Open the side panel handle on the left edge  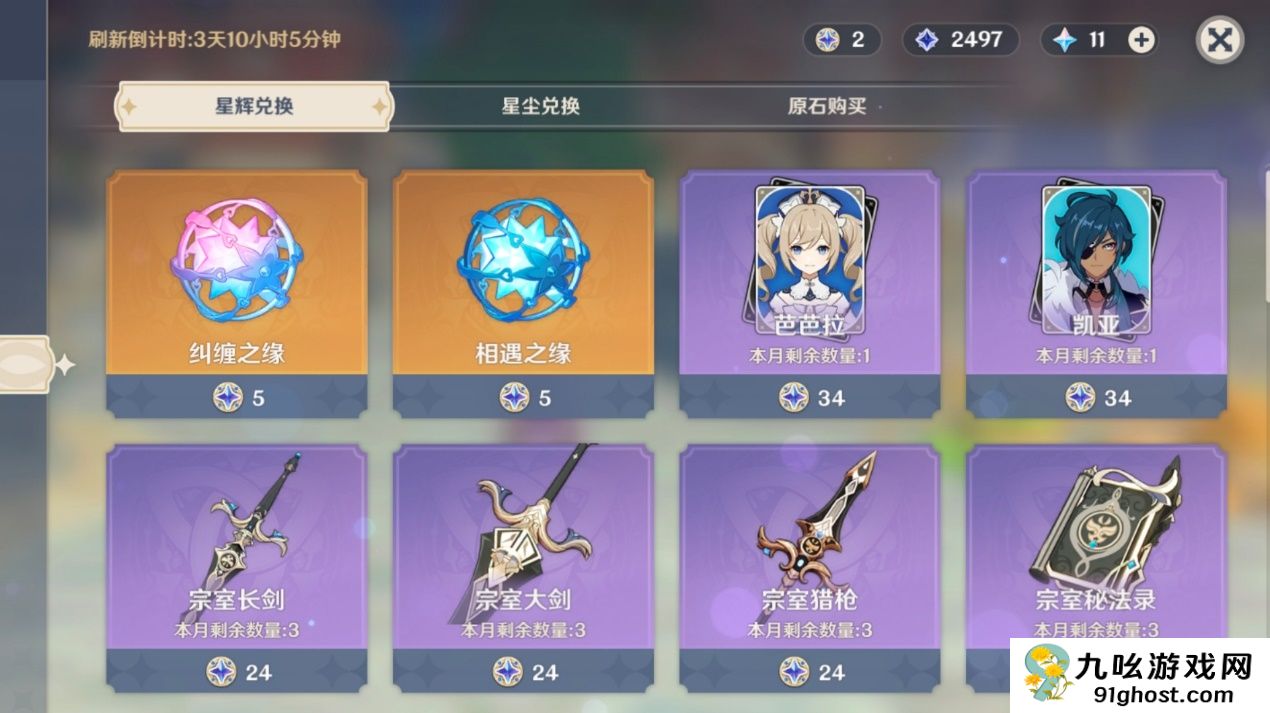pyautogui.click(x=25, y=364)
